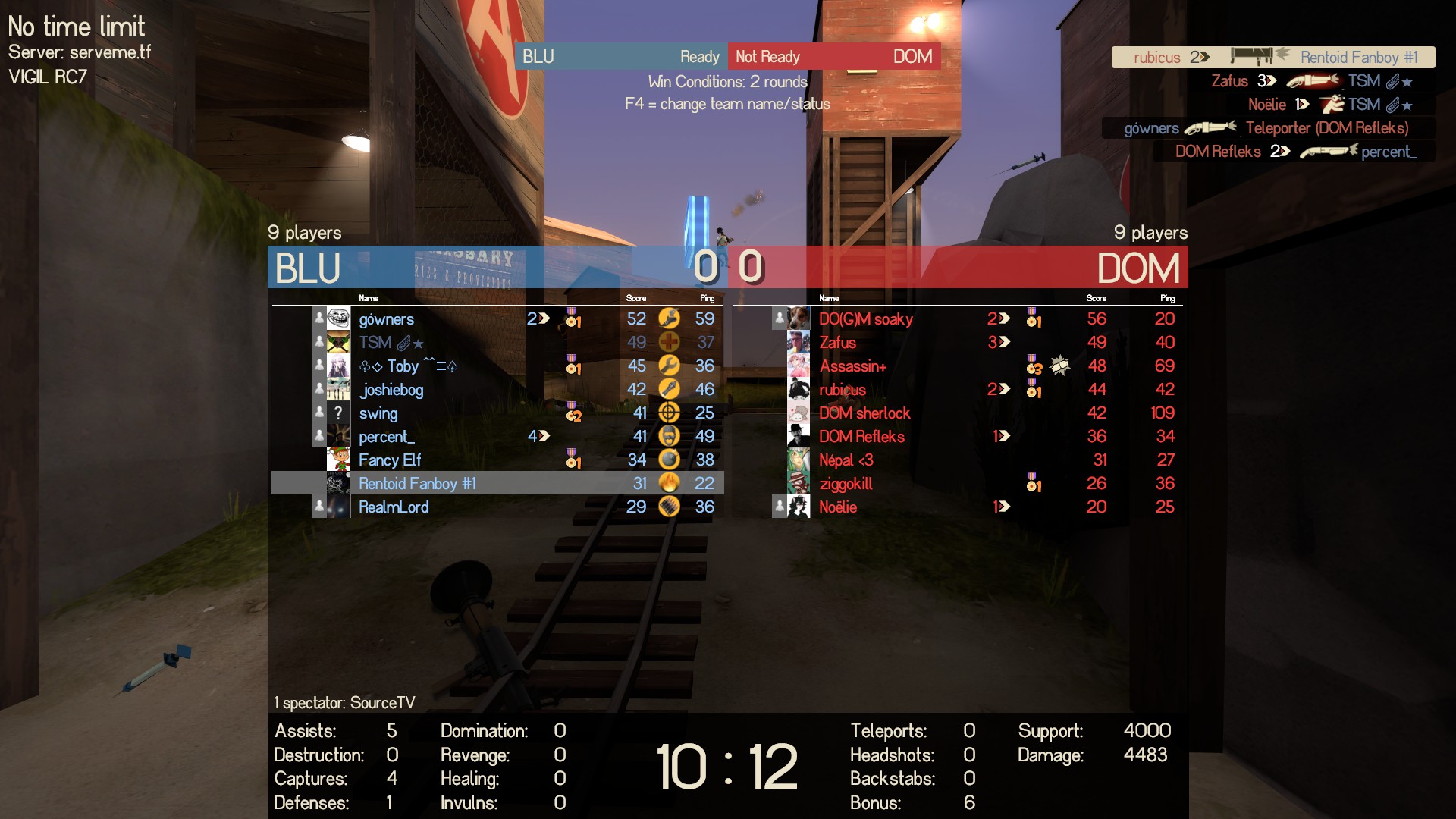Screen dimensions: 1456x819
Task: Select DOM Refleks on the scoreboard
Action: click(861, 437)
